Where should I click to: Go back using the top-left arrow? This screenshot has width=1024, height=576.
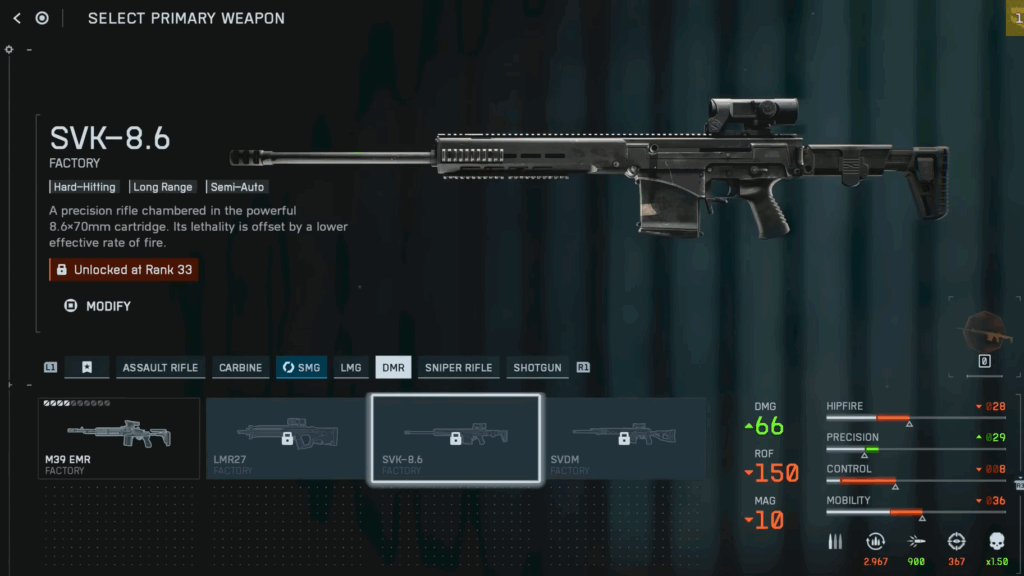(x=17, y=18)
